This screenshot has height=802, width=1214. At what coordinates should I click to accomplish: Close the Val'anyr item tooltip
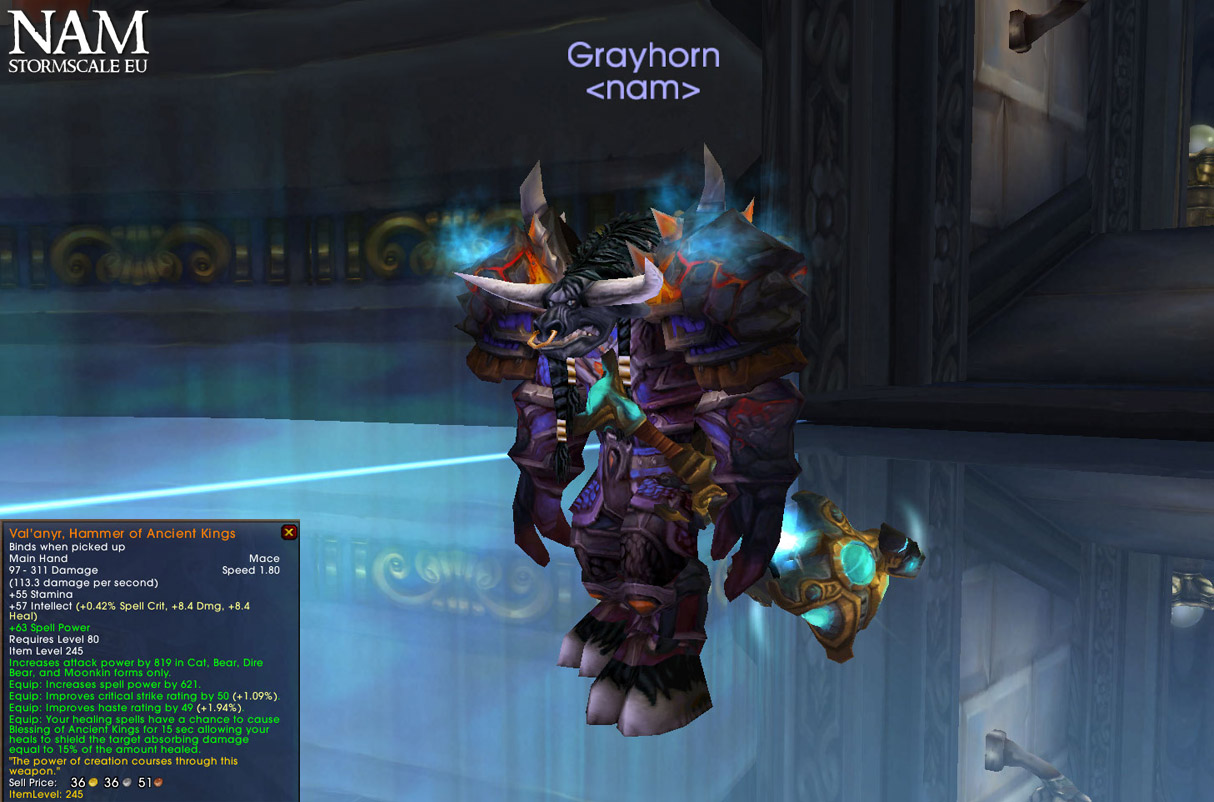[289, 533]
